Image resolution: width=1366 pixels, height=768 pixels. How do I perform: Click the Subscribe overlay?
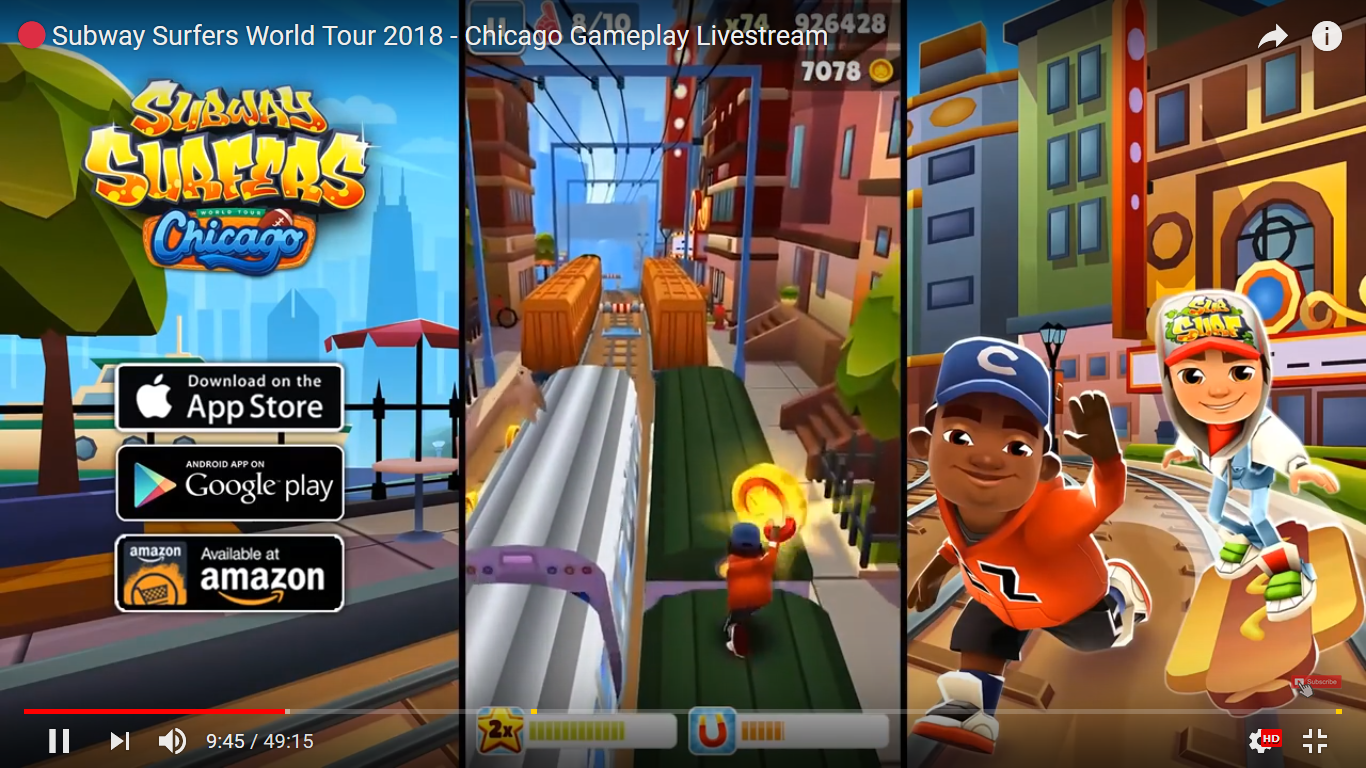coord(1316,681)
